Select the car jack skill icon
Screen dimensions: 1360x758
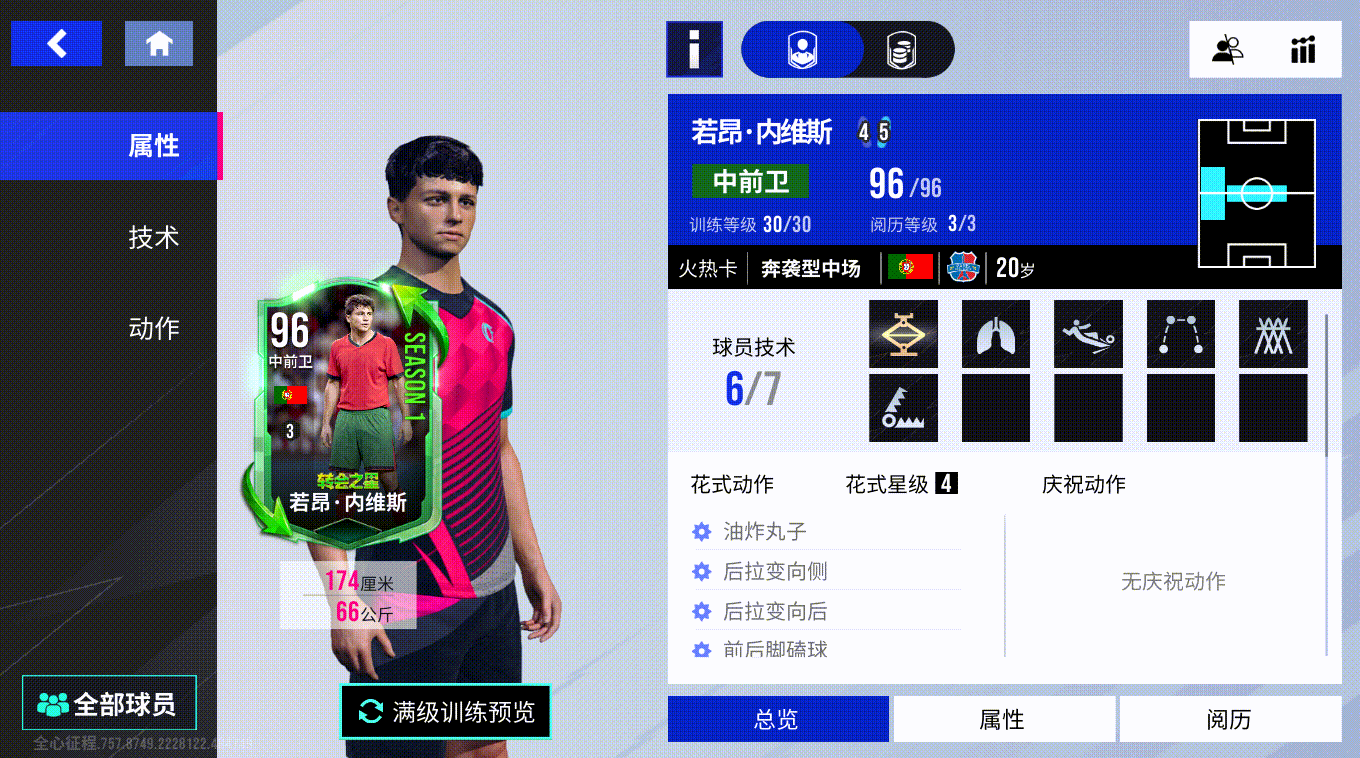point(903,334)
